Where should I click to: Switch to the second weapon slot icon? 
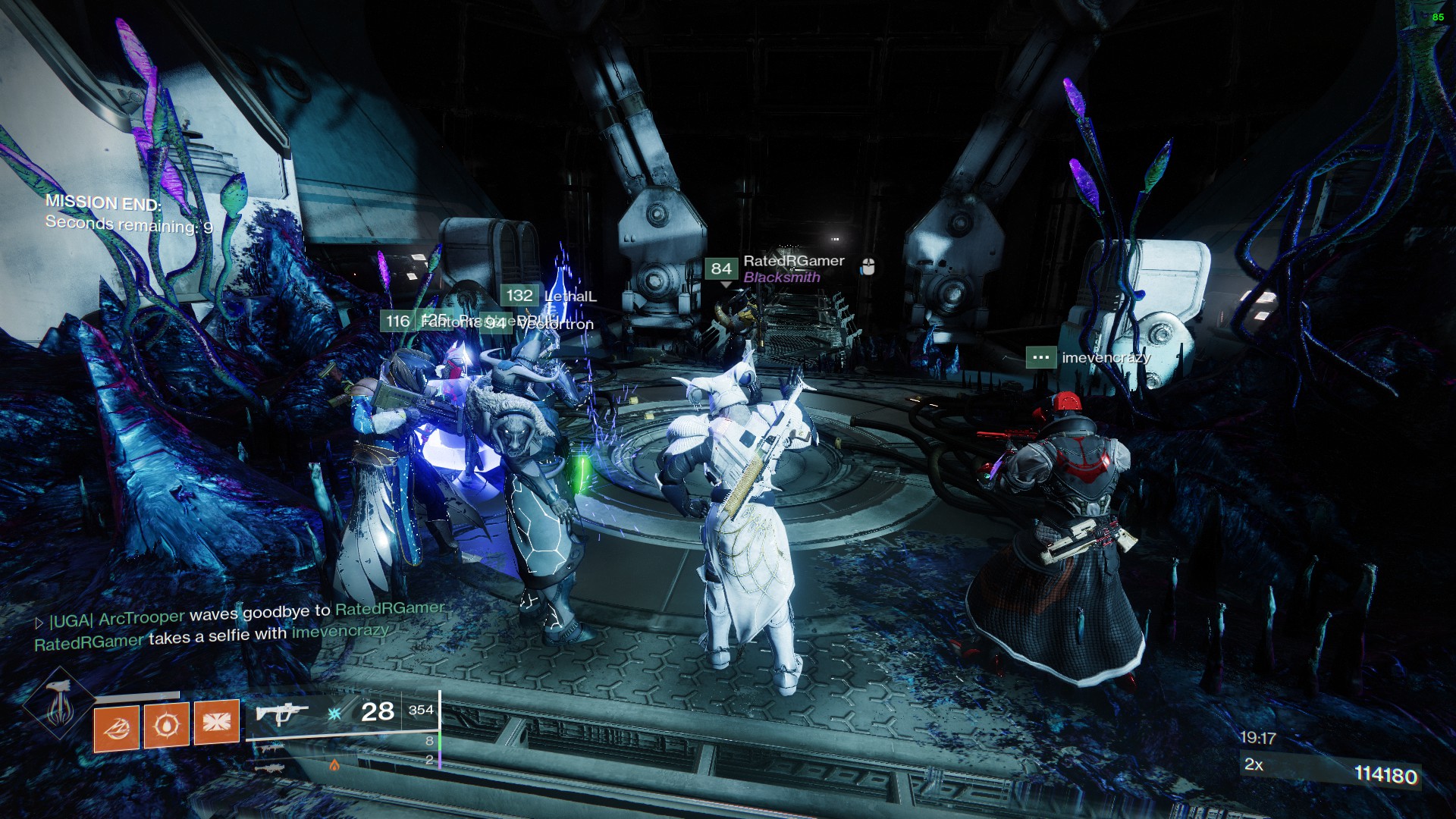[x=271, y=748]
